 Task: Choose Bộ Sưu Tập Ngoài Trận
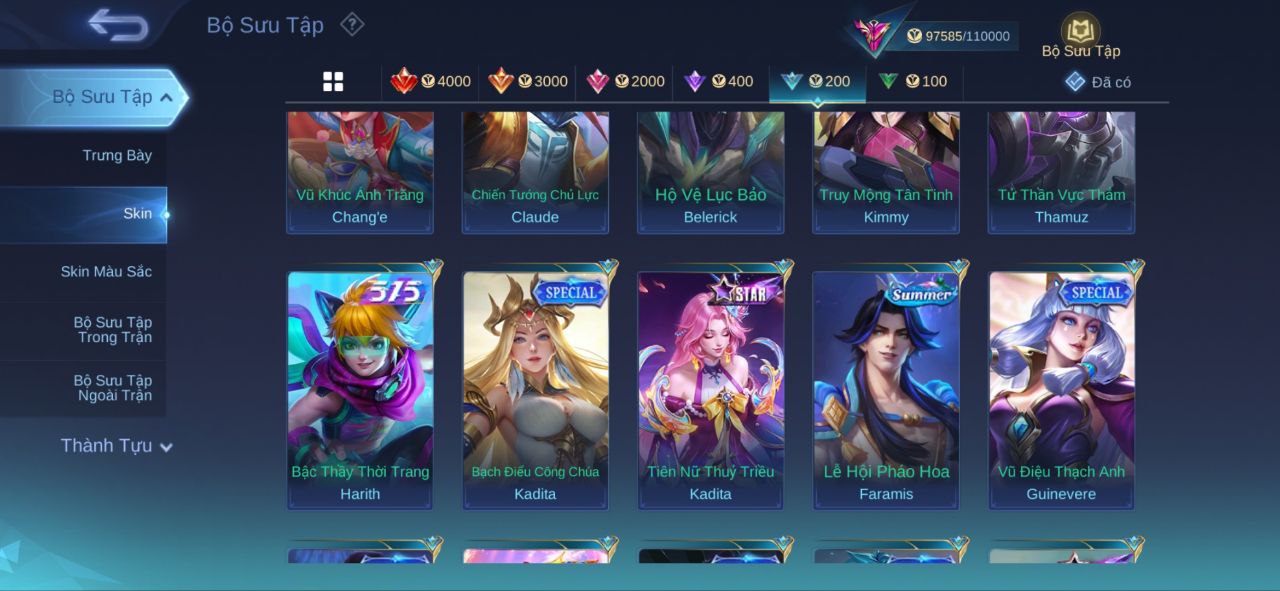(x=113, y=387)
